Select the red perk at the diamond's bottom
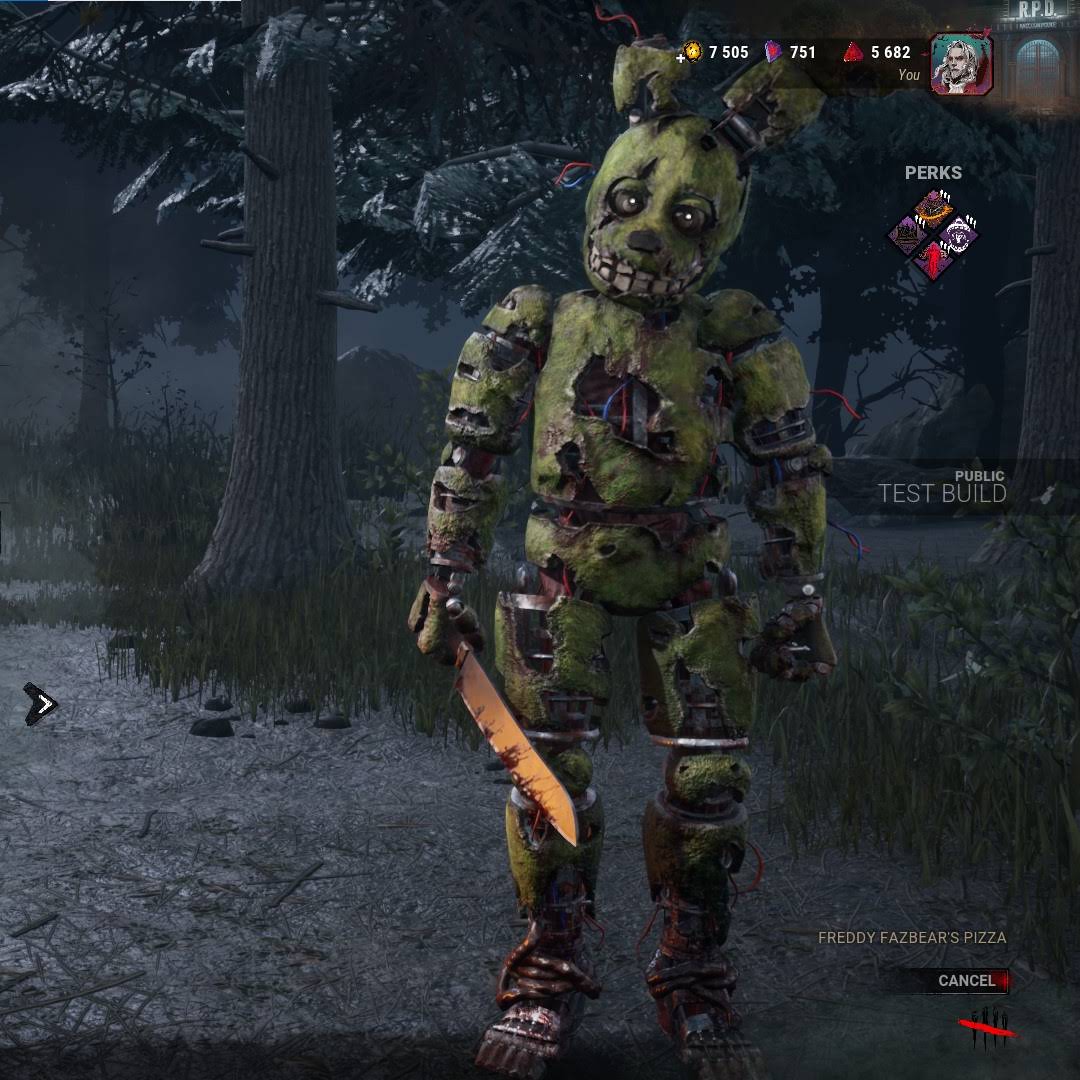1080x1080 pixels. coord(934,261)
